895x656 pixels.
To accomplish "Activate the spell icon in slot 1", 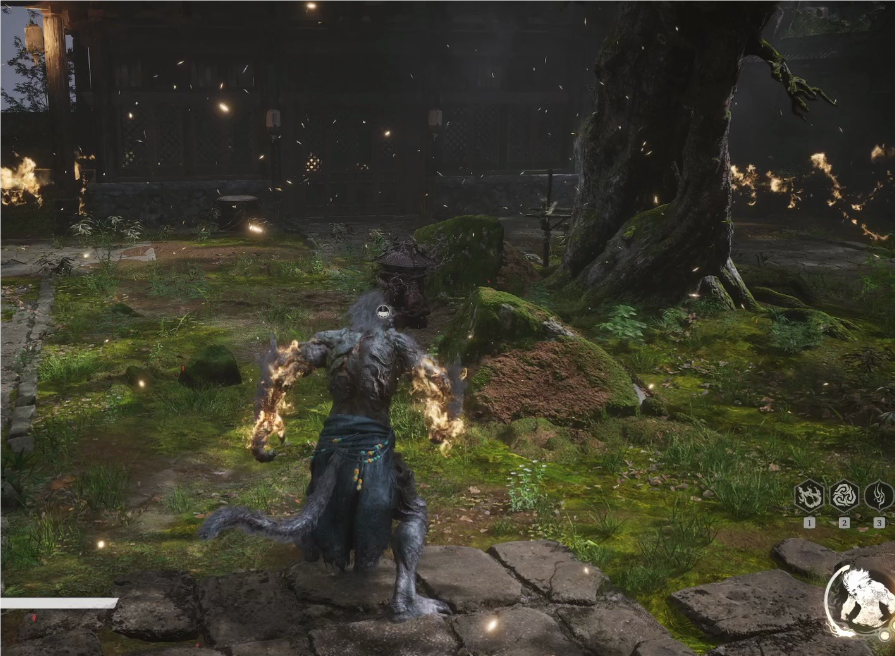I will (808, 495).
